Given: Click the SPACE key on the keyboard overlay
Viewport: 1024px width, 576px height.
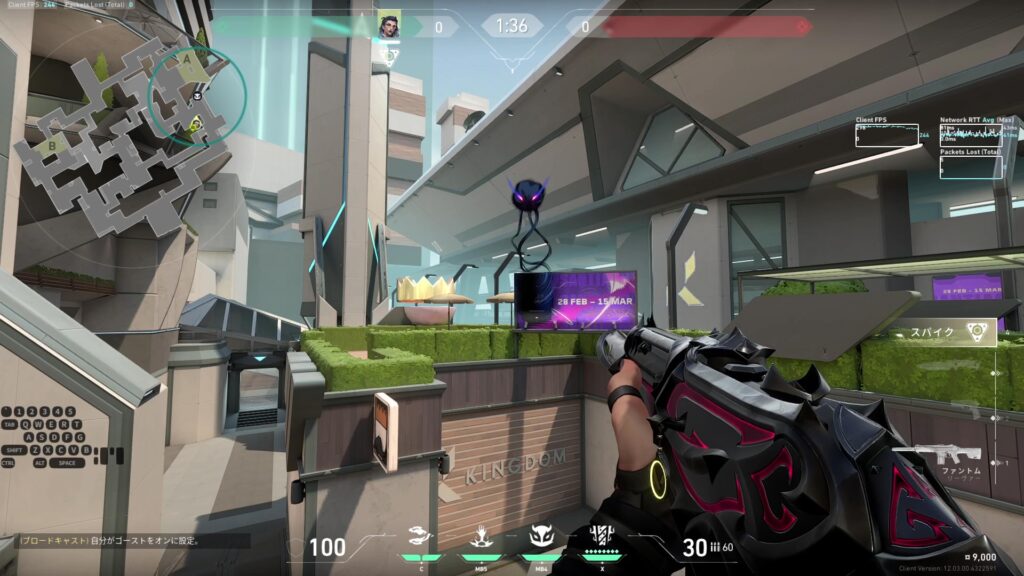Looking at the screenshot, I should (x=68, y=463).
